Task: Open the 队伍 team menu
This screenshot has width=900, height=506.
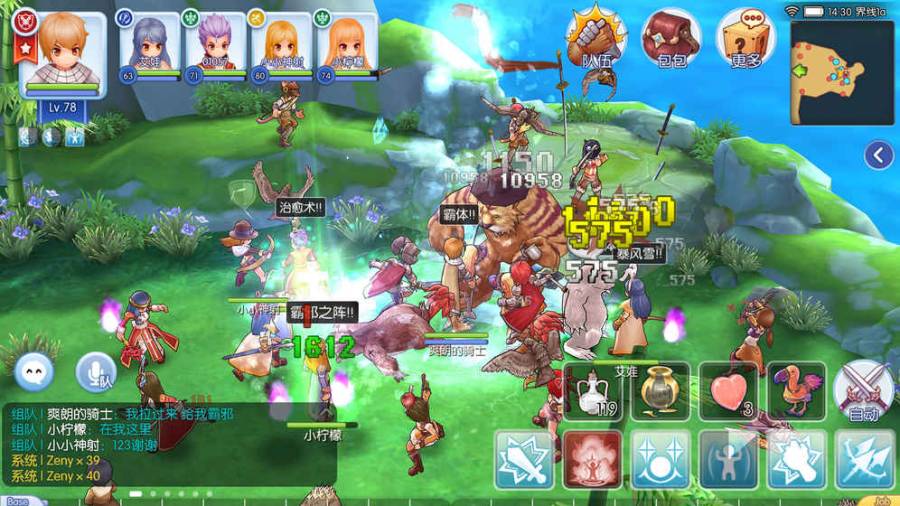Action: click(596, 39)
